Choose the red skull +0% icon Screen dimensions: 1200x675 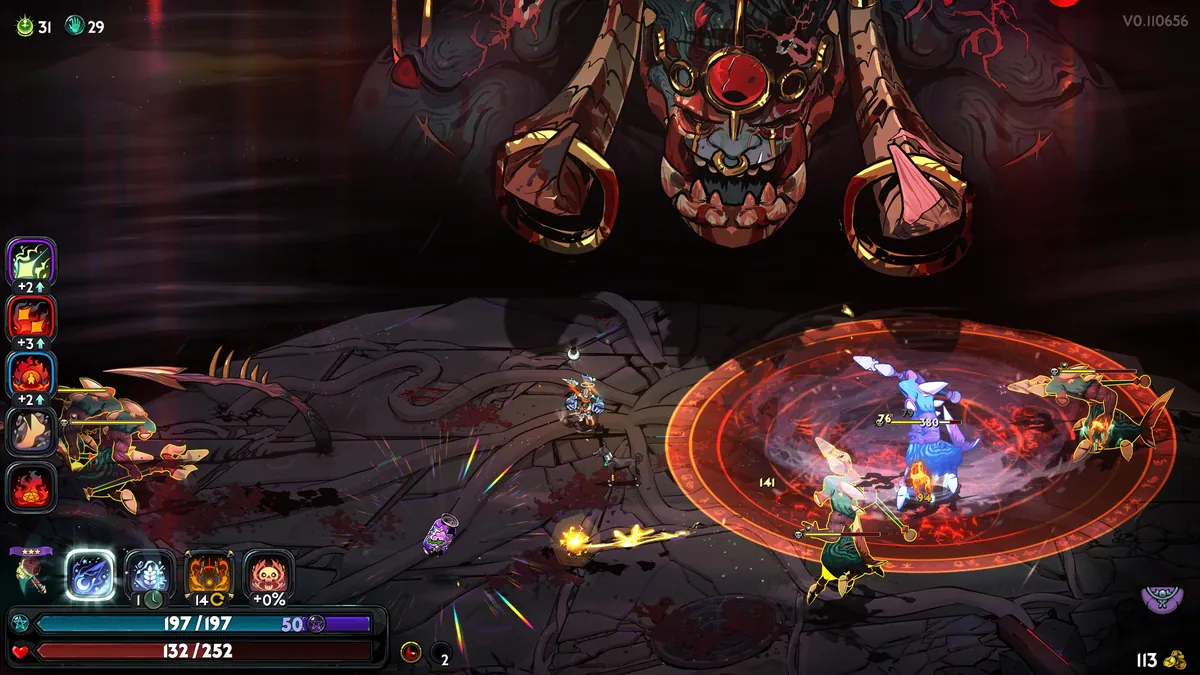tap(268, 575)
